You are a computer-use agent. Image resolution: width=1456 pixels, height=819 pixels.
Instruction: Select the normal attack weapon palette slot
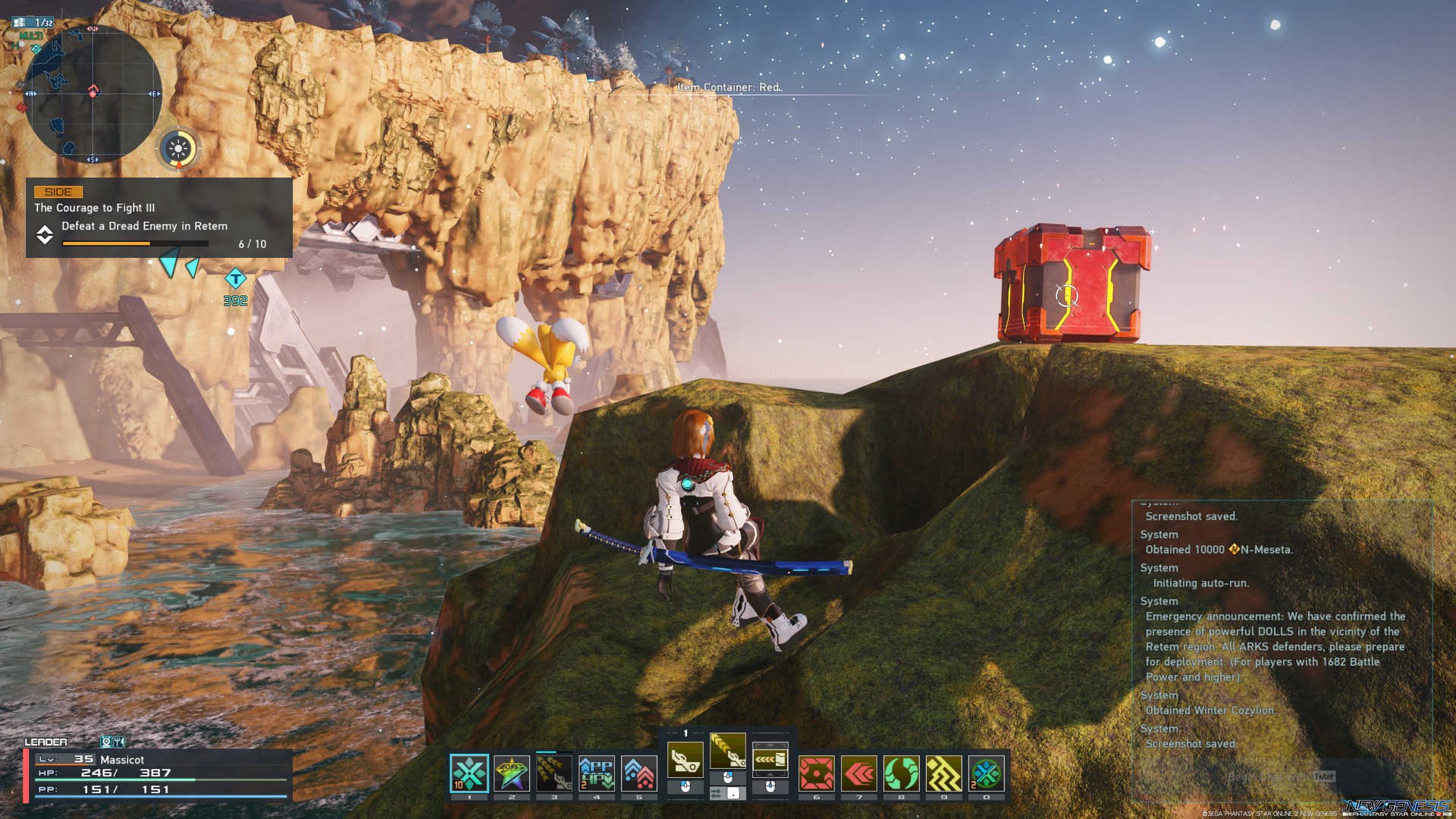[686, 758]
